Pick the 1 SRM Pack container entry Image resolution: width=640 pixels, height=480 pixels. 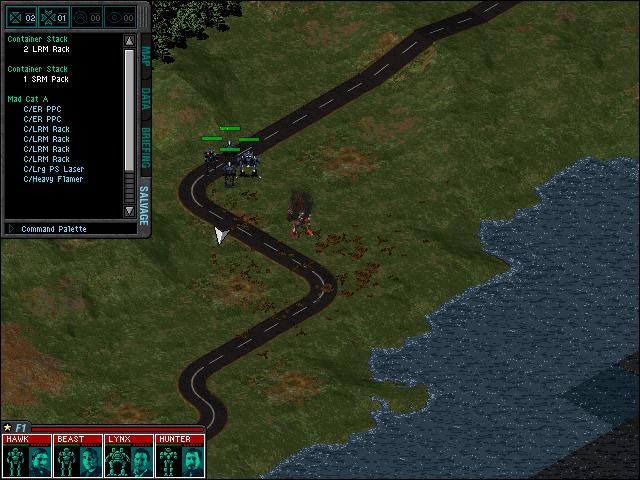(x=46, y=79)
